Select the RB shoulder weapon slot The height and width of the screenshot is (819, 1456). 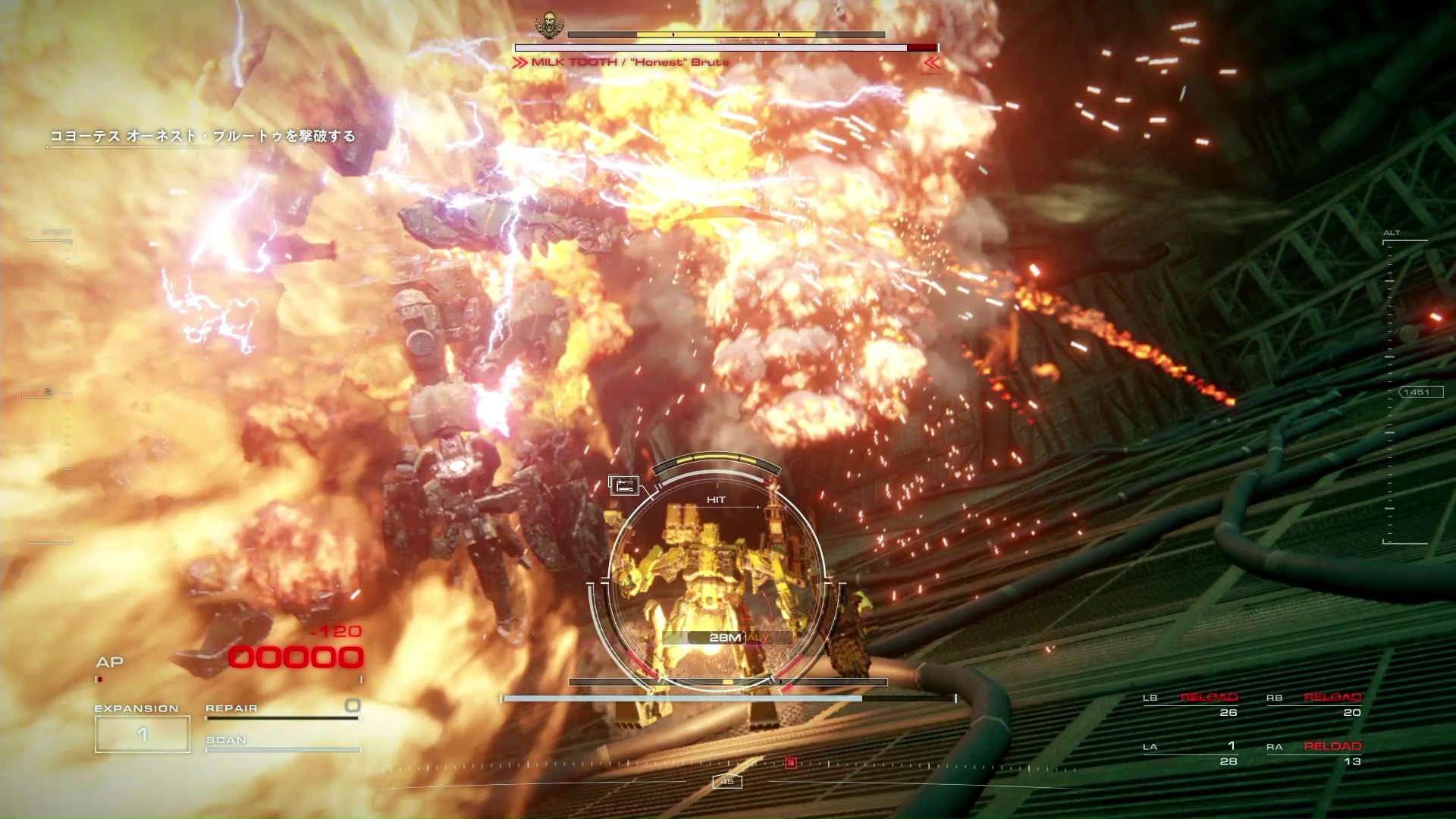(x=1314, y=704)
